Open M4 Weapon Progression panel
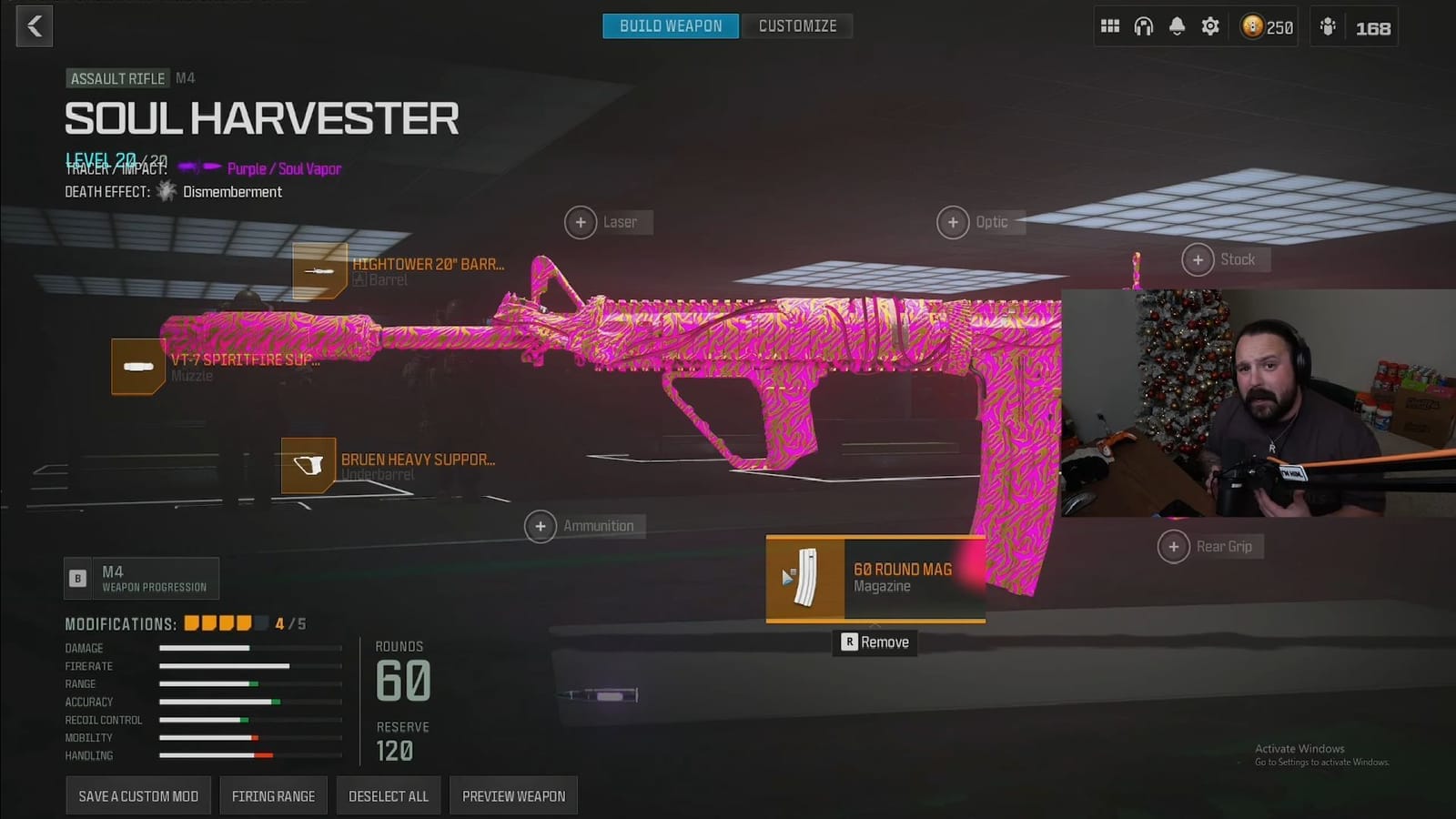This screenshot has width=1456, height=819. [x=141, y=578]
